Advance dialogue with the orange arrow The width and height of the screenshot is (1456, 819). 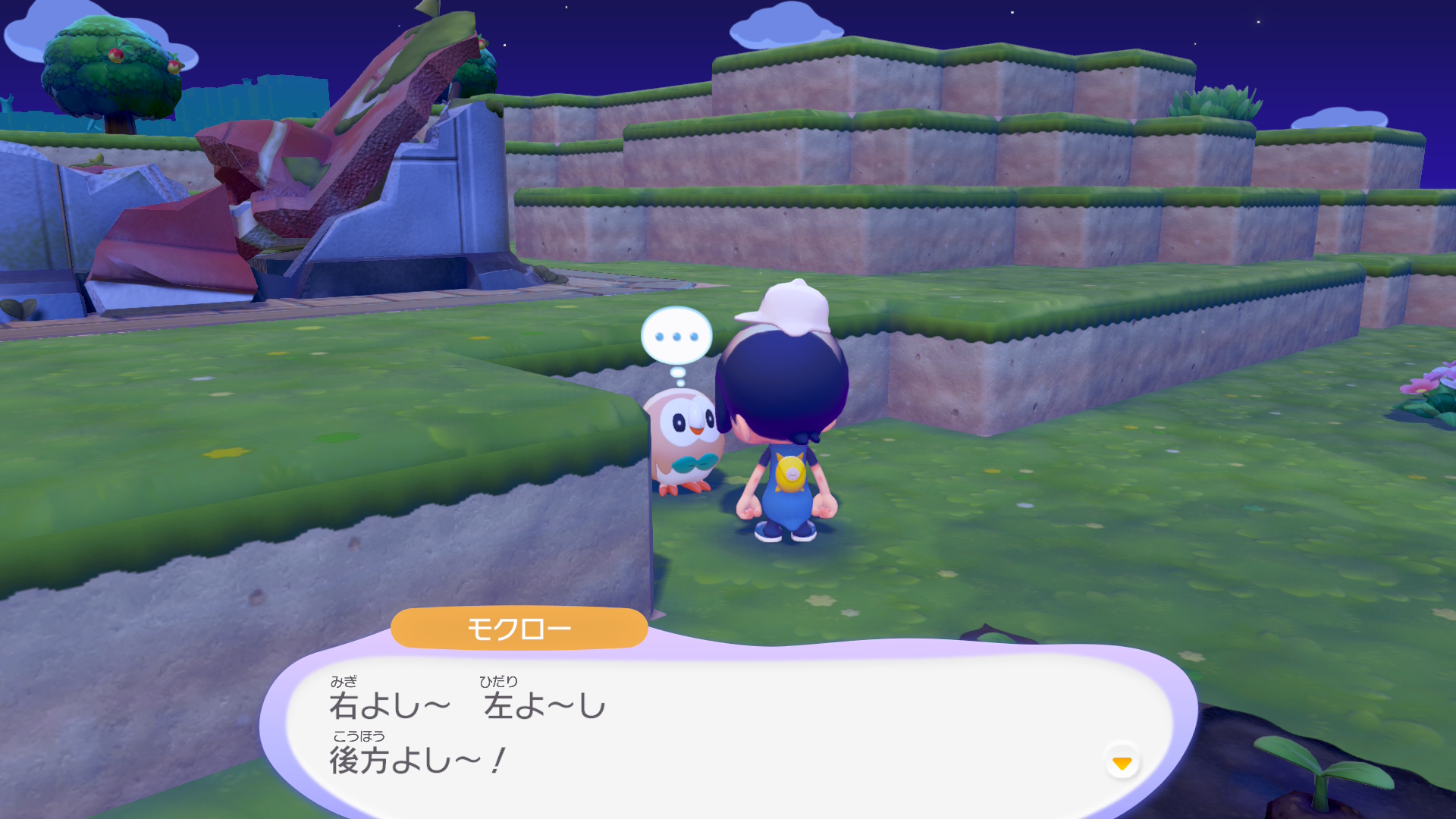point(1122,762)
